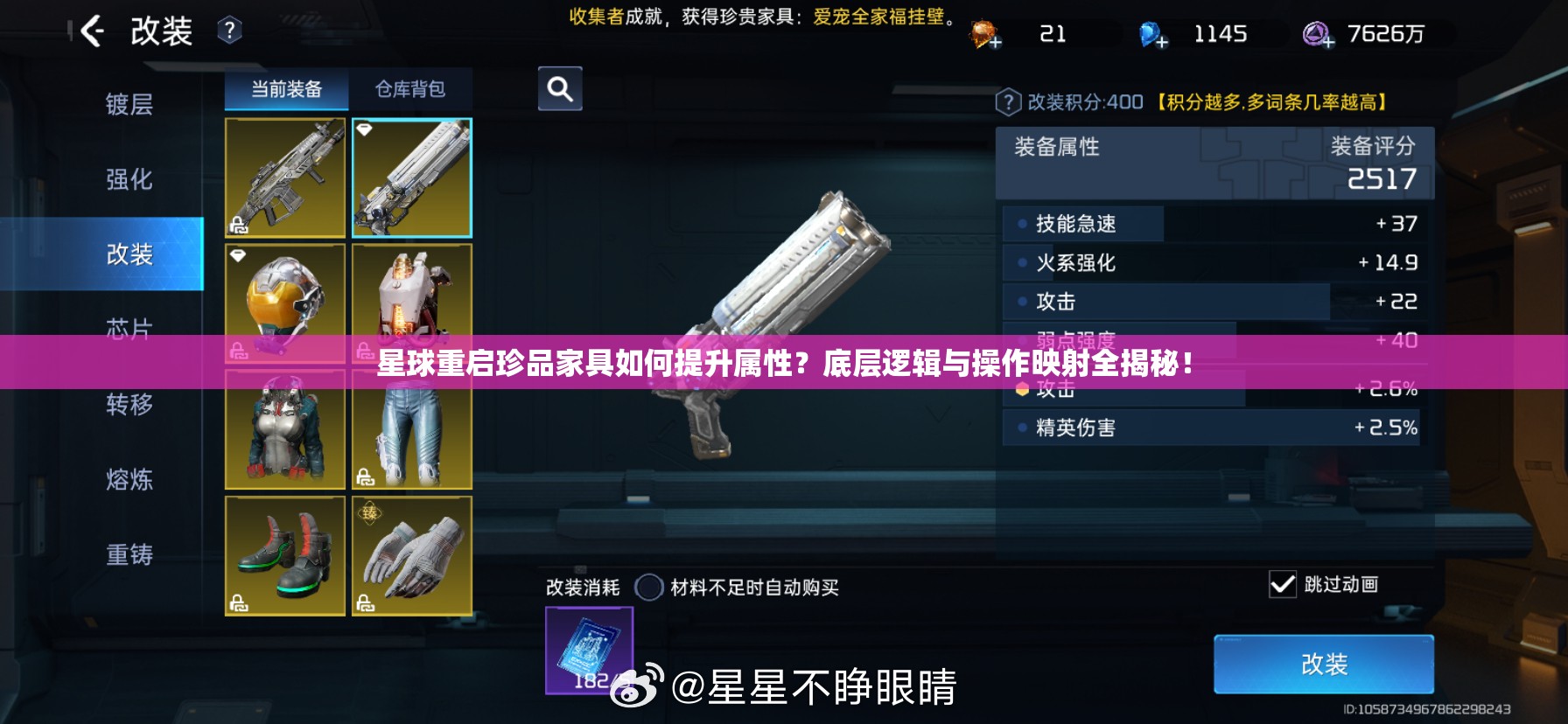Enable 跳过动画 checkbox
The height and width of the screenshot is (724, 1568).
pos(1284,584)
